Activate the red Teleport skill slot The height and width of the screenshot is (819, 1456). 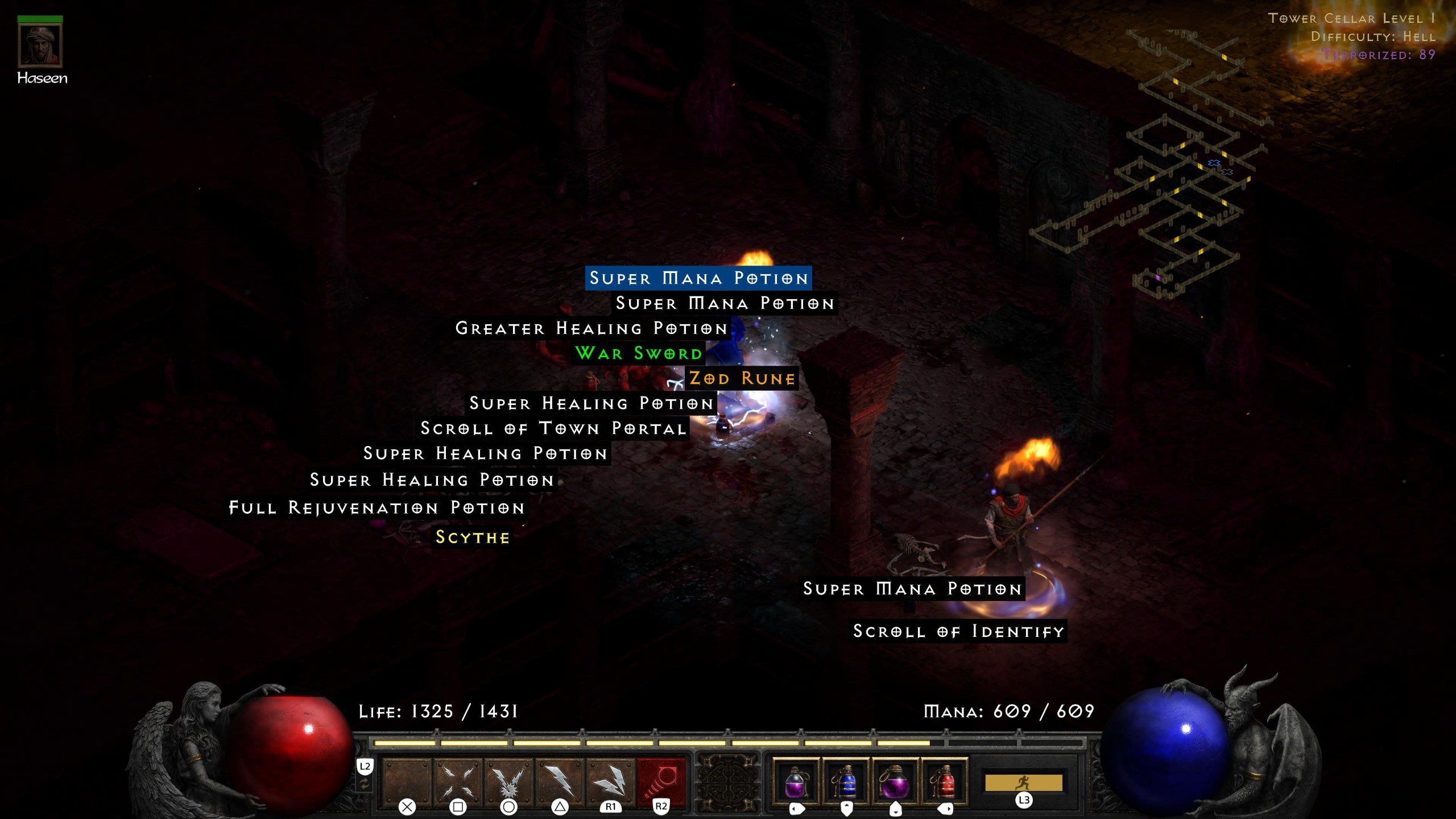661,780
